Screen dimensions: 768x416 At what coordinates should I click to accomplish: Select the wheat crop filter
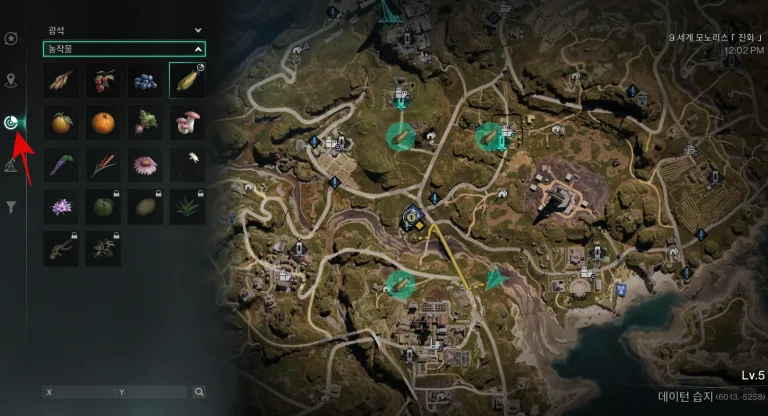pos(61,80)
